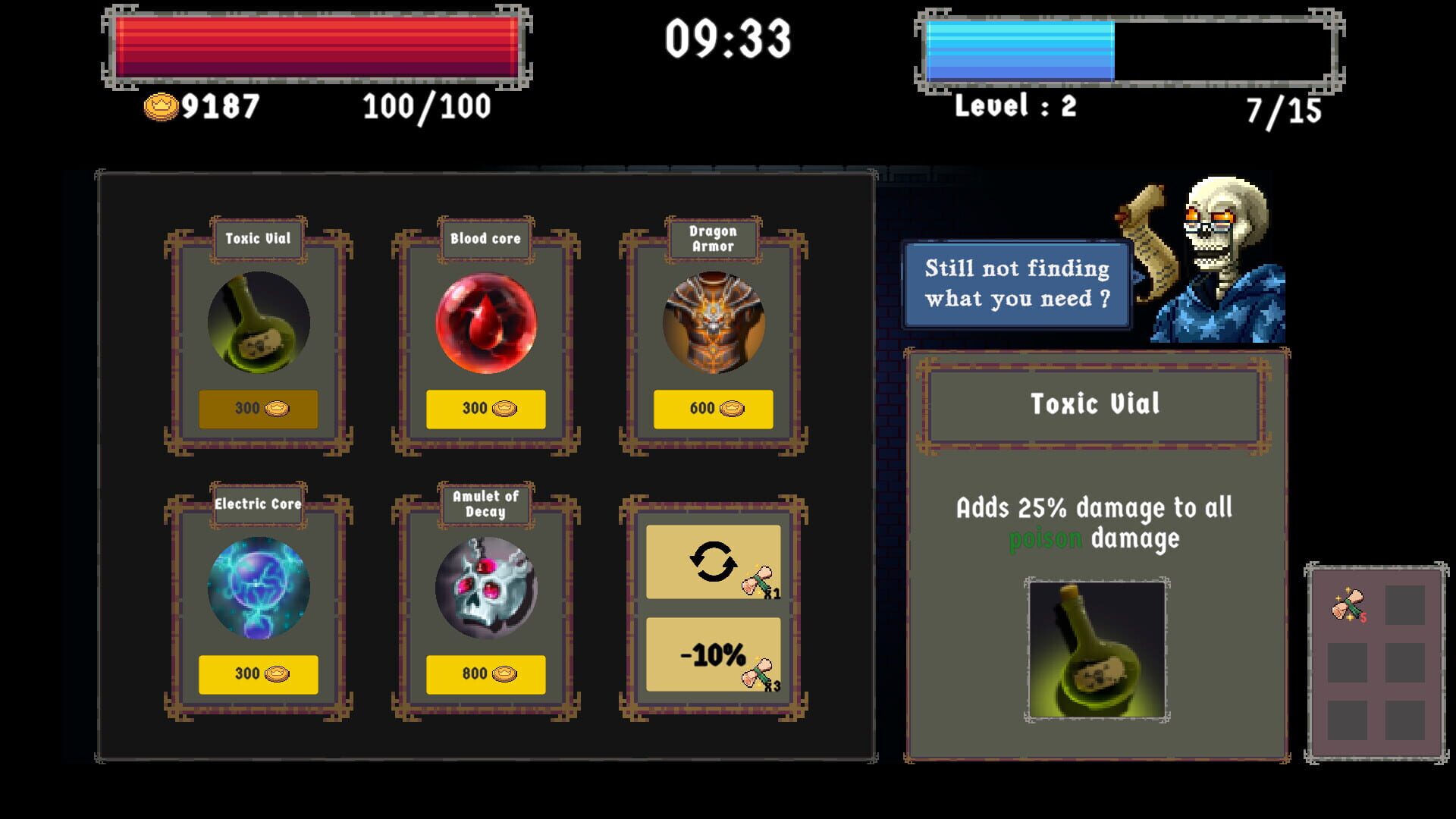
Task: Purchase the Dragon Armor with the 600 coin button
Action: pyautogui.click(x=711, y=407)
